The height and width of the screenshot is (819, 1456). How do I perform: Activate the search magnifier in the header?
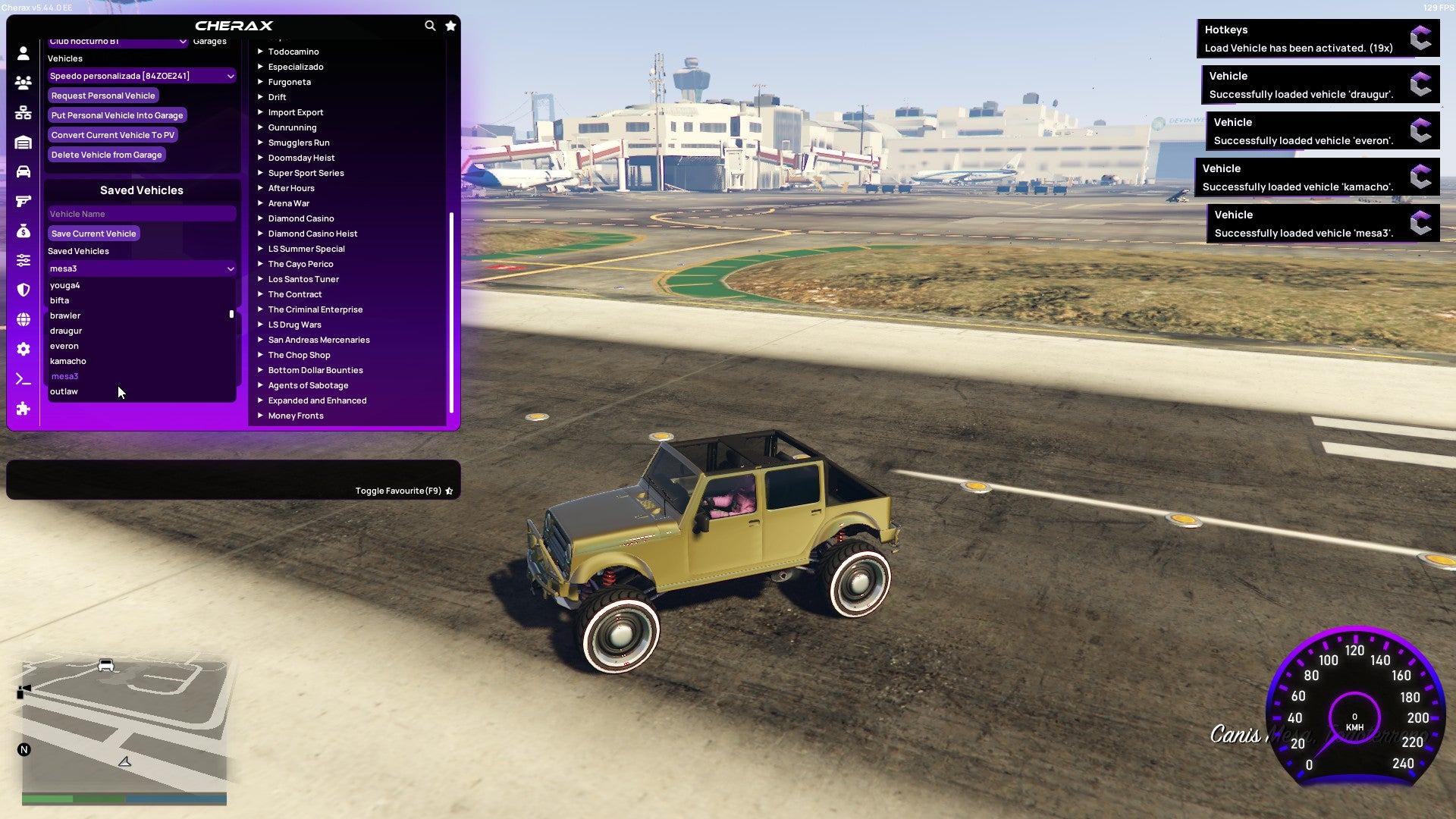click(430, 25)
